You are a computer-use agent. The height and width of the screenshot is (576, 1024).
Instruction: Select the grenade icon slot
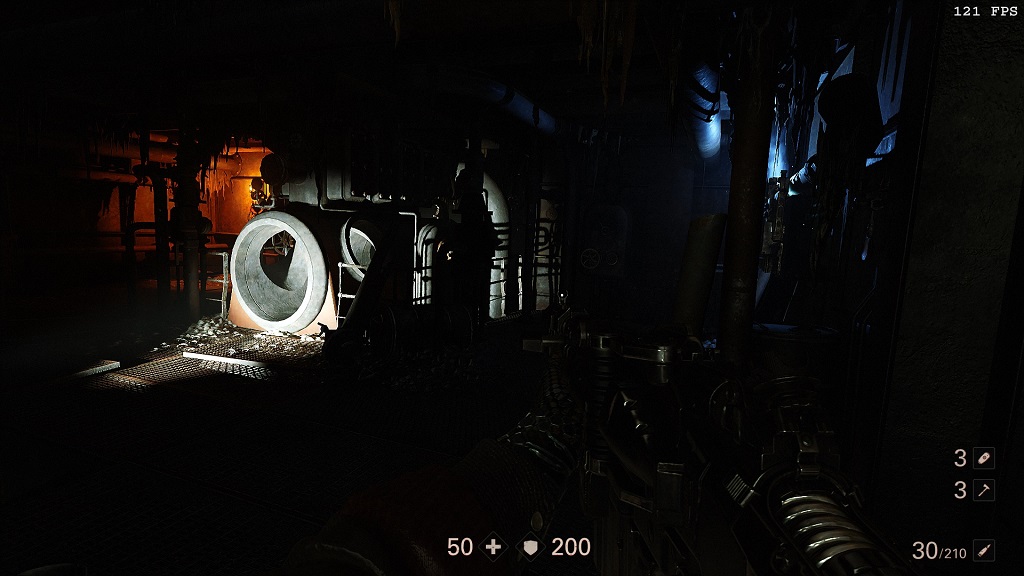(984, 458)
